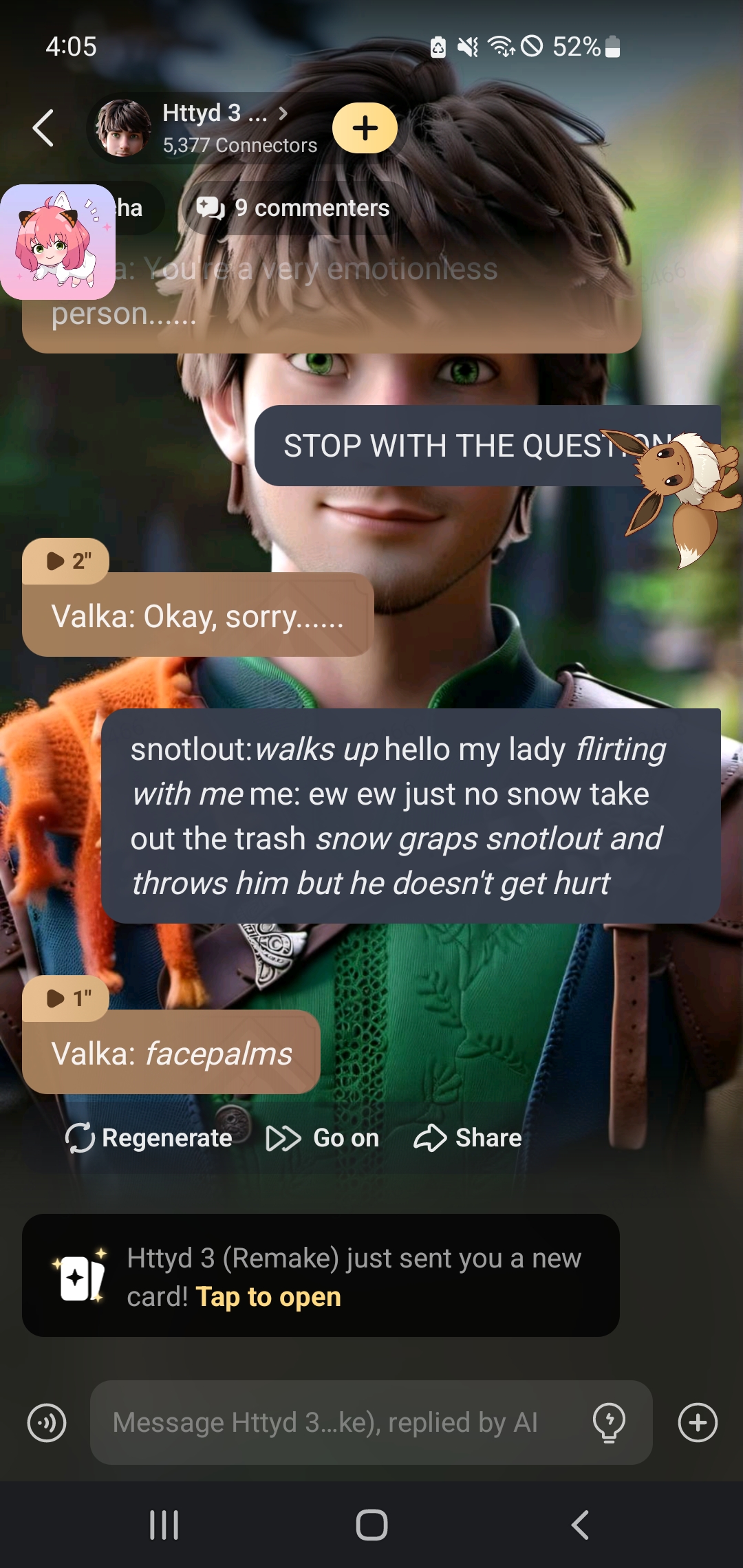Open the lightbulb suggestion icon
Screen dimensions: 743x1568
[x=609, y=1422]
